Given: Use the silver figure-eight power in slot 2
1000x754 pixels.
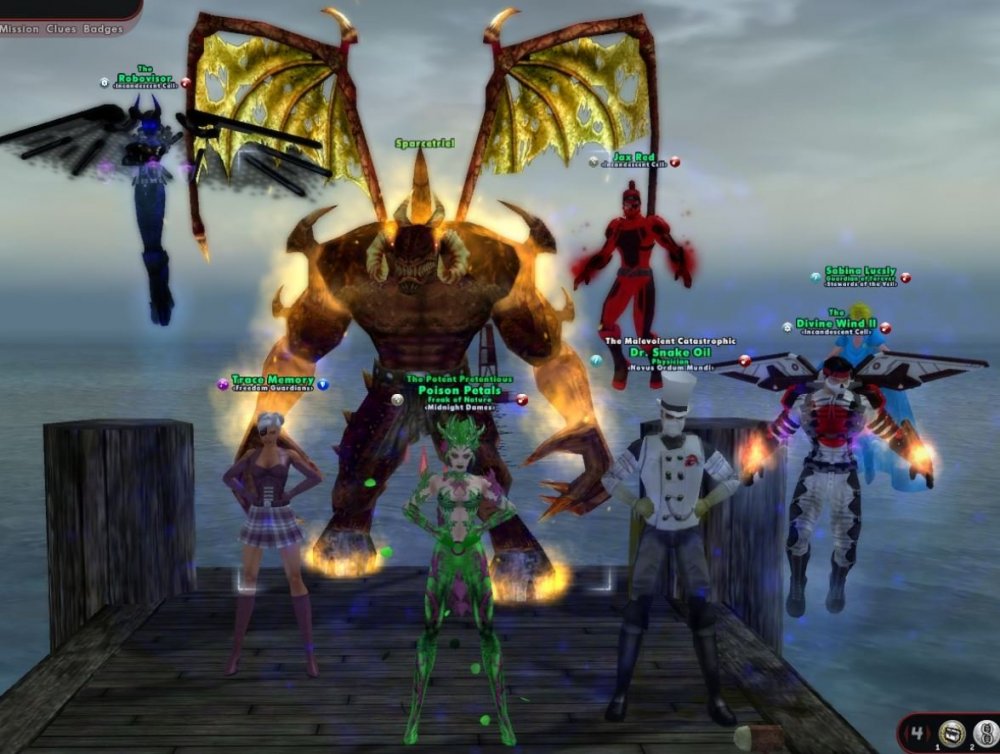Looking at the screenshot, I should (x=985, y=733).
